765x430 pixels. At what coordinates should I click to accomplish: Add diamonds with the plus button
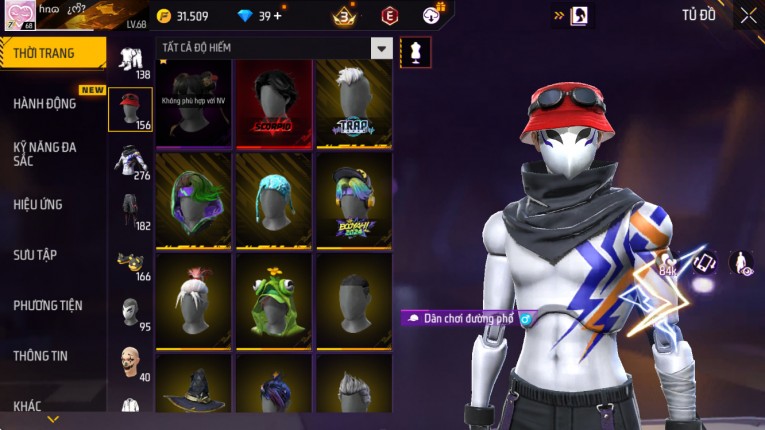pos(277,15)
